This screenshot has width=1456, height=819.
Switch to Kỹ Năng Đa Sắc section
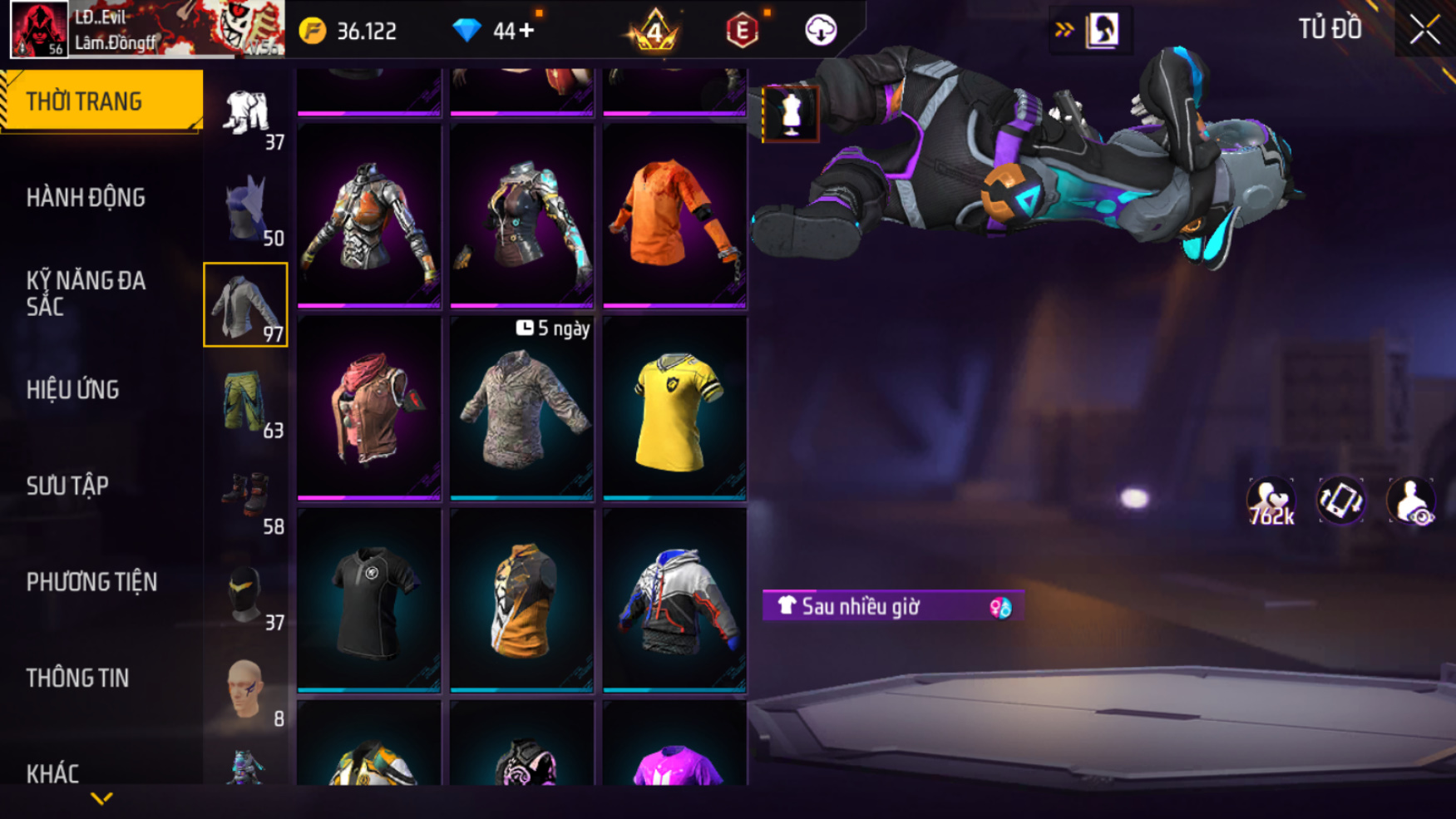(x=86, y=294)
